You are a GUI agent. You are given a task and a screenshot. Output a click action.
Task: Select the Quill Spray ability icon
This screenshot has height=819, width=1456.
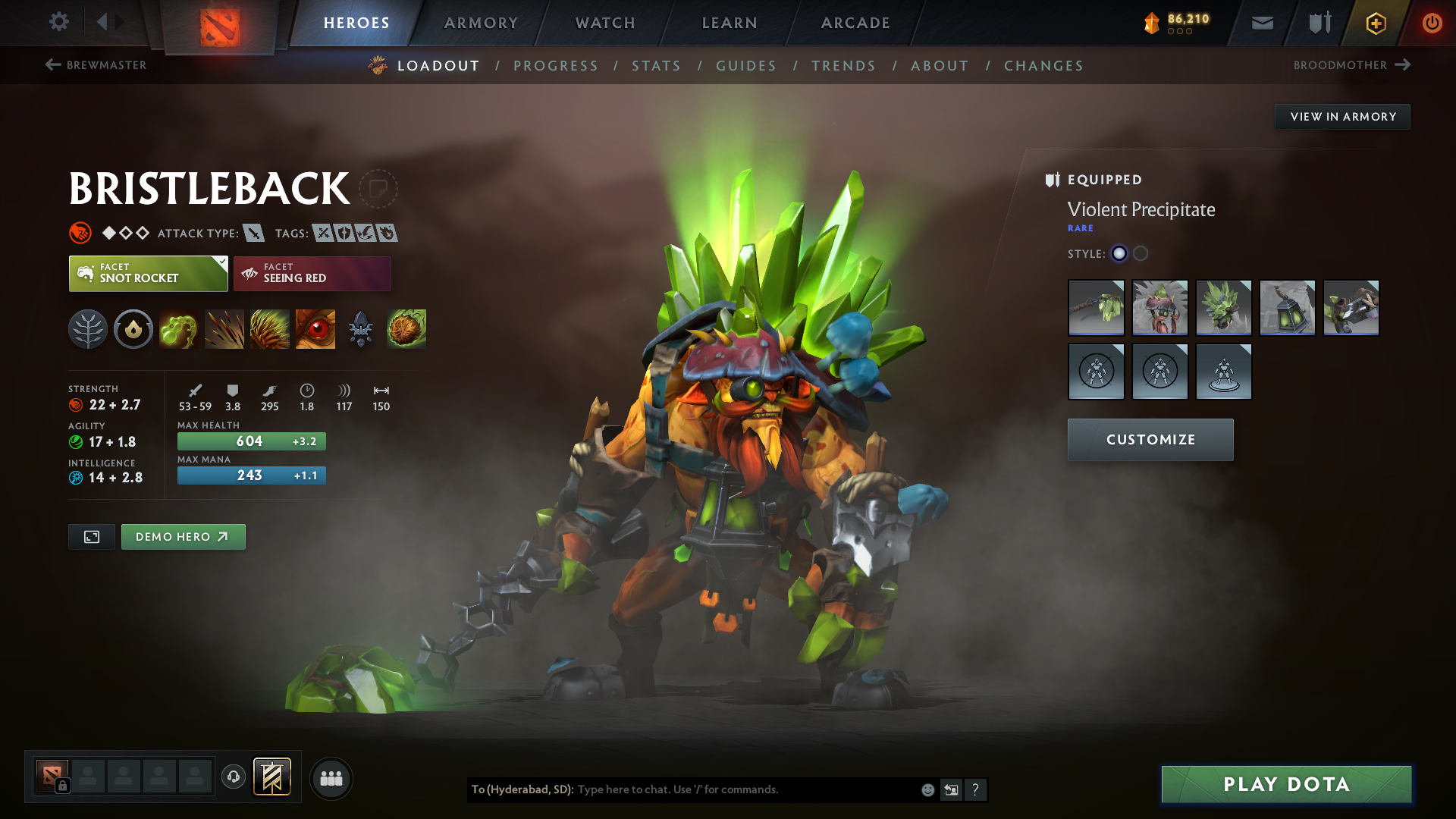[224, 329]
